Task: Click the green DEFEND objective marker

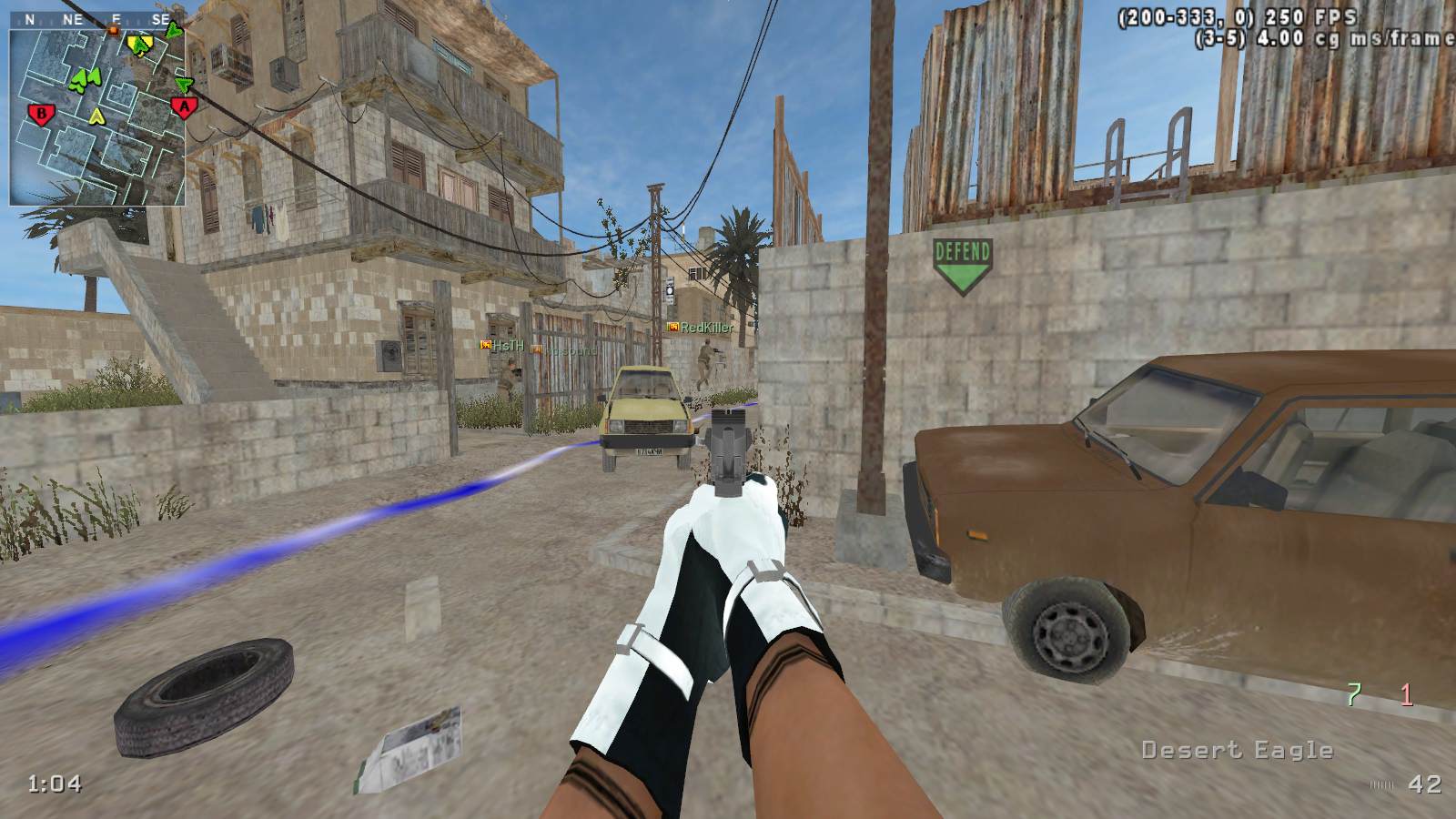Action: pyautogui.click(x=962, y=265)
